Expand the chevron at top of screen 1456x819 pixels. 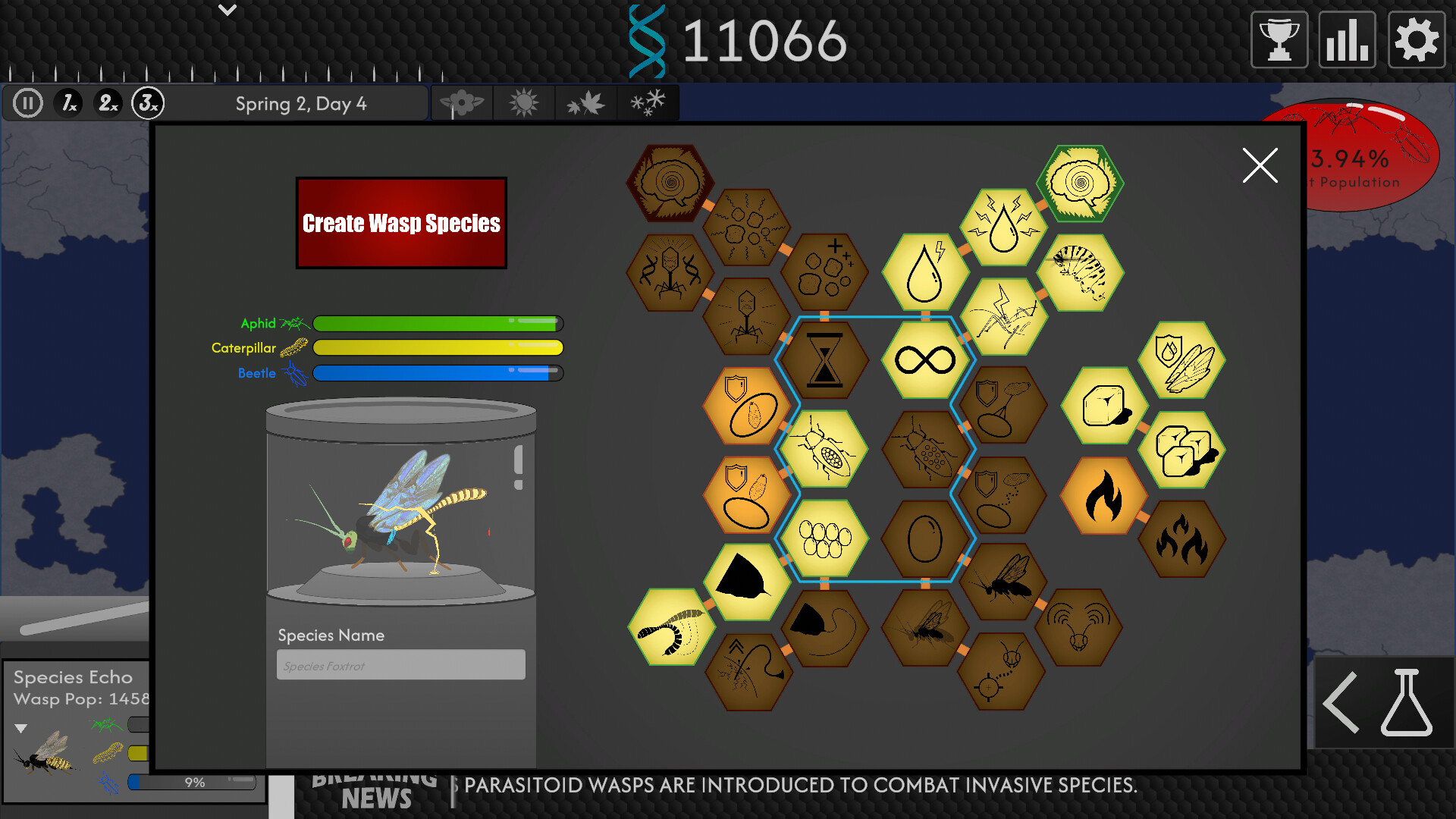(226, 11)
